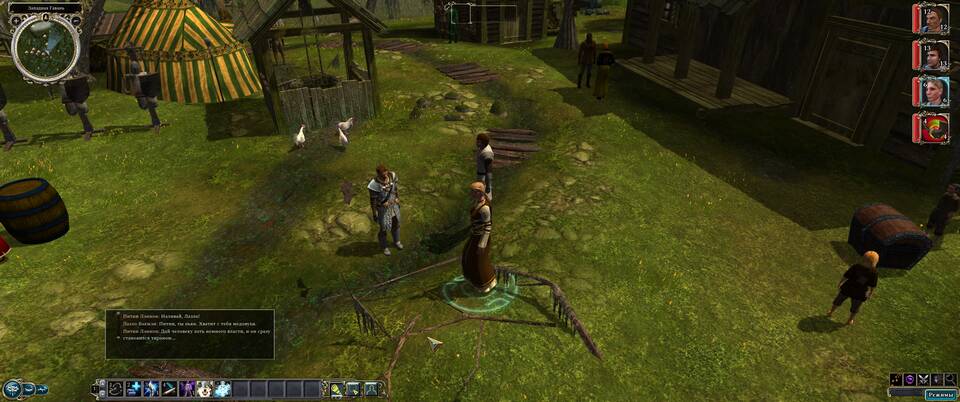Viewport: 960px width, 402px height.
Task: Toggle the crossed swords mode icon
Action: click(x=923, y=379)
